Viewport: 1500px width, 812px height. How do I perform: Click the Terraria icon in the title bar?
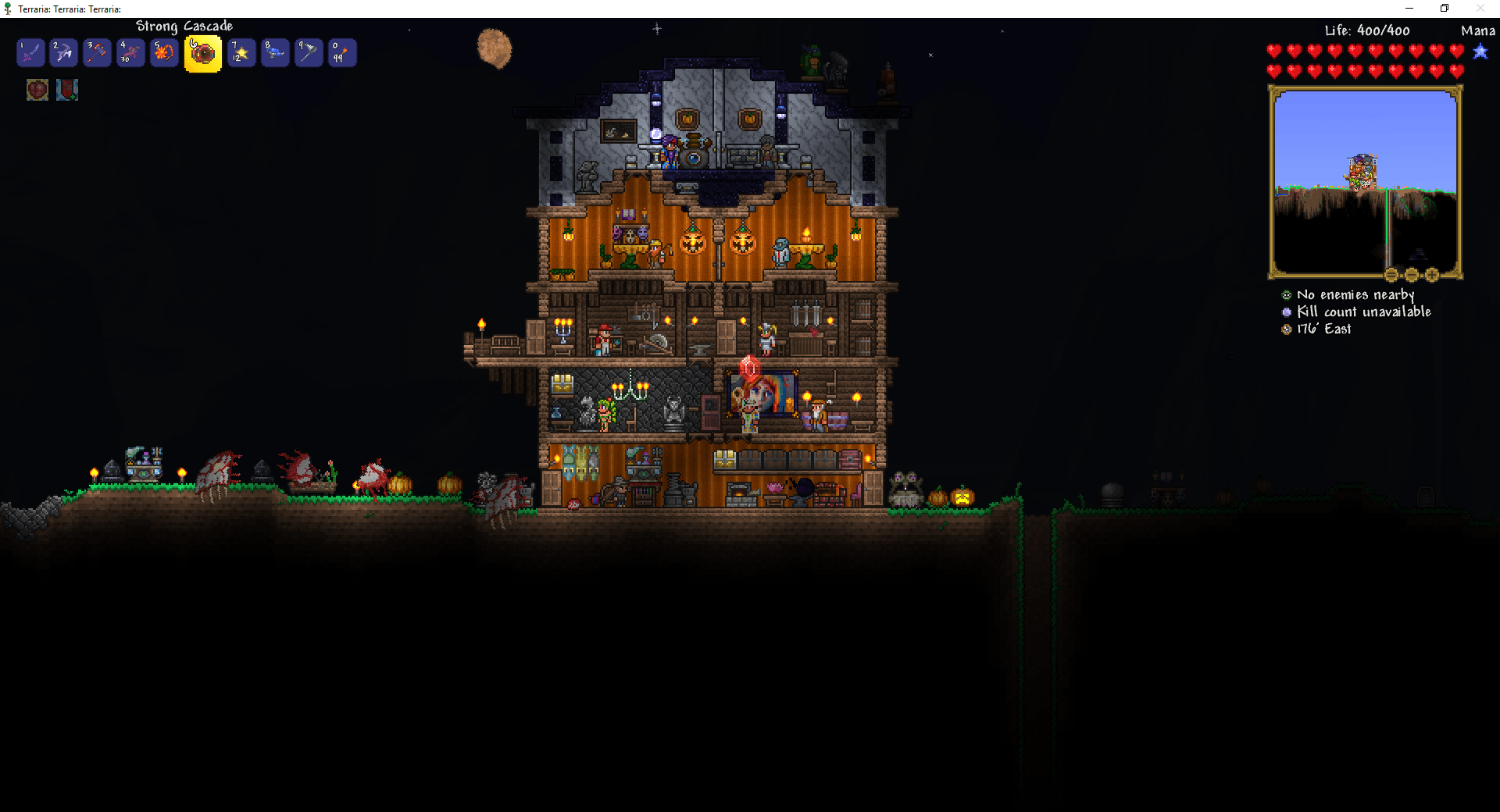[8, 8]
